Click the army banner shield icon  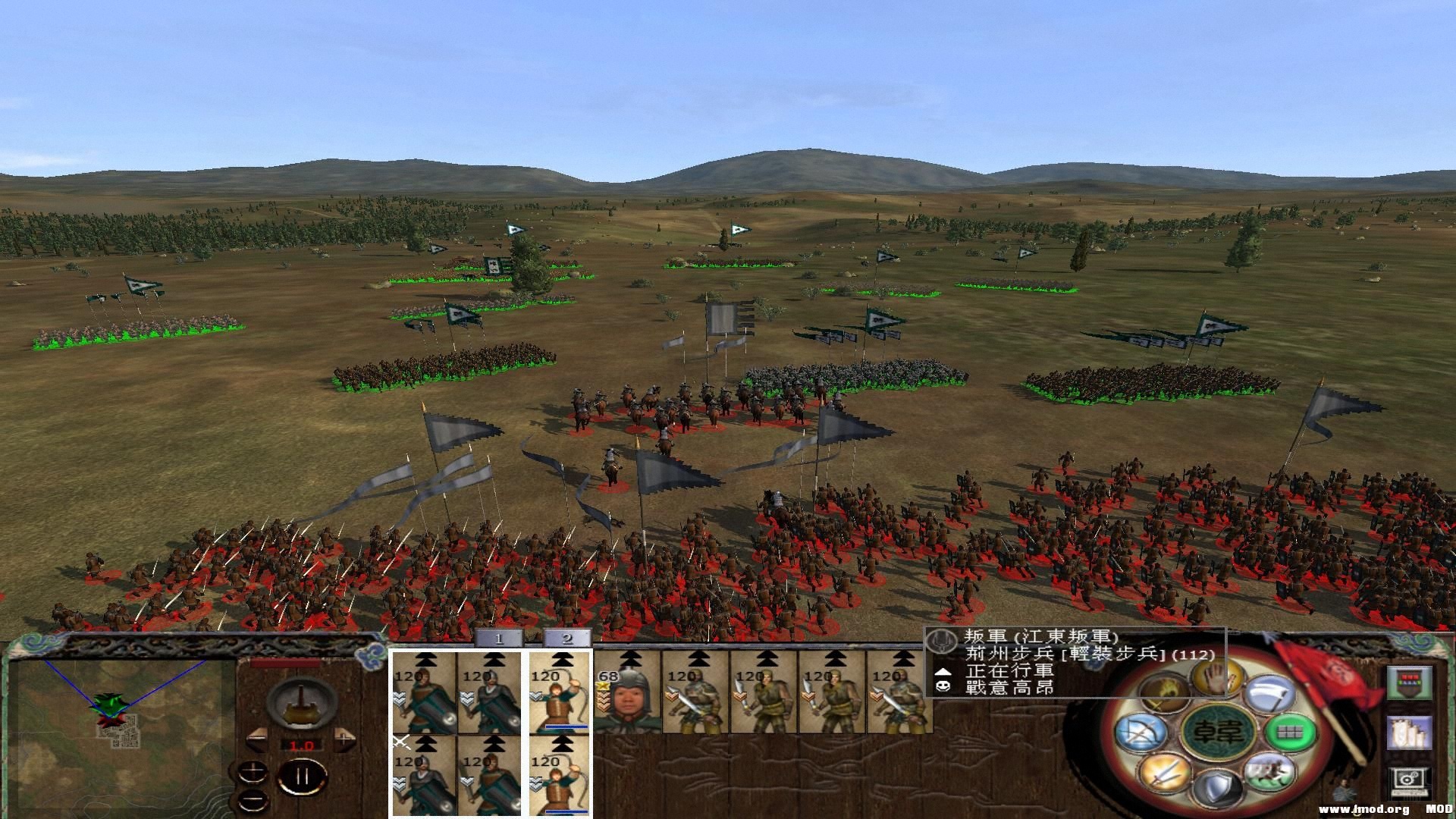pos(1410,682)
